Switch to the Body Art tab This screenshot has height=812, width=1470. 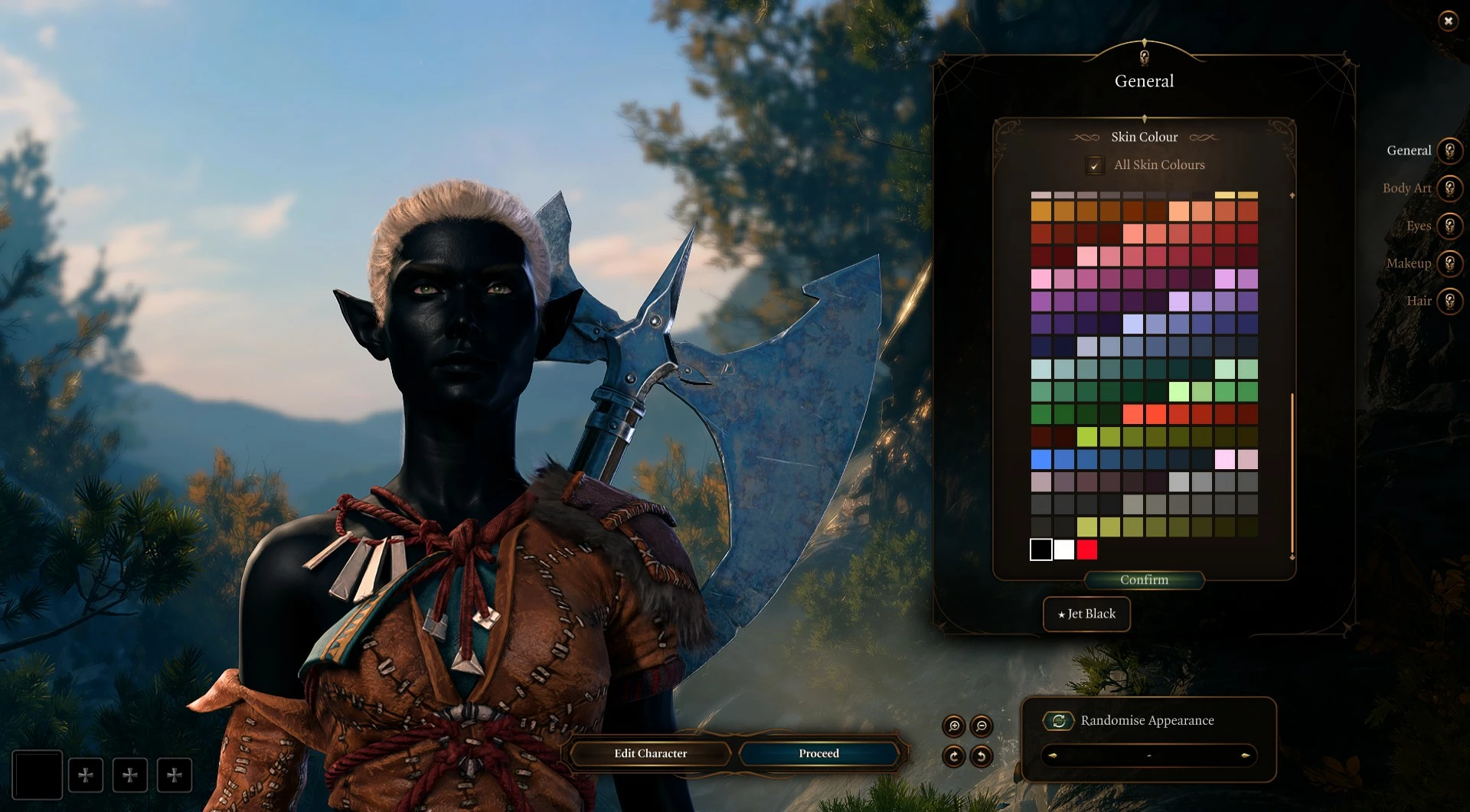click(x=1449, y=188)
